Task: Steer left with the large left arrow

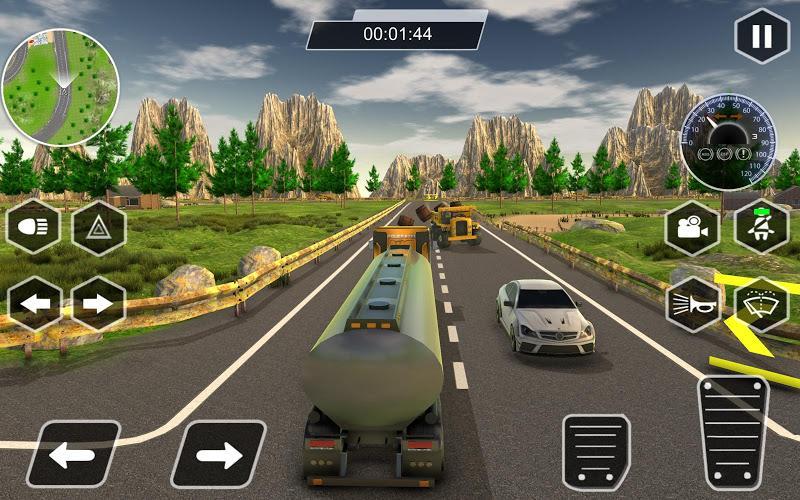Action: click(72, 454)
